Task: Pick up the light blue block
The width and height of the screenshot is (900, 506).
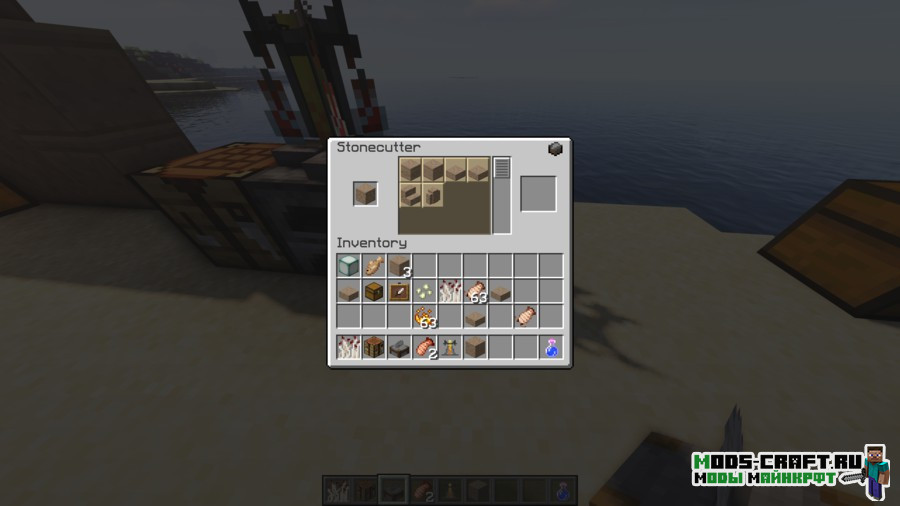Action: tap(348, 265)
